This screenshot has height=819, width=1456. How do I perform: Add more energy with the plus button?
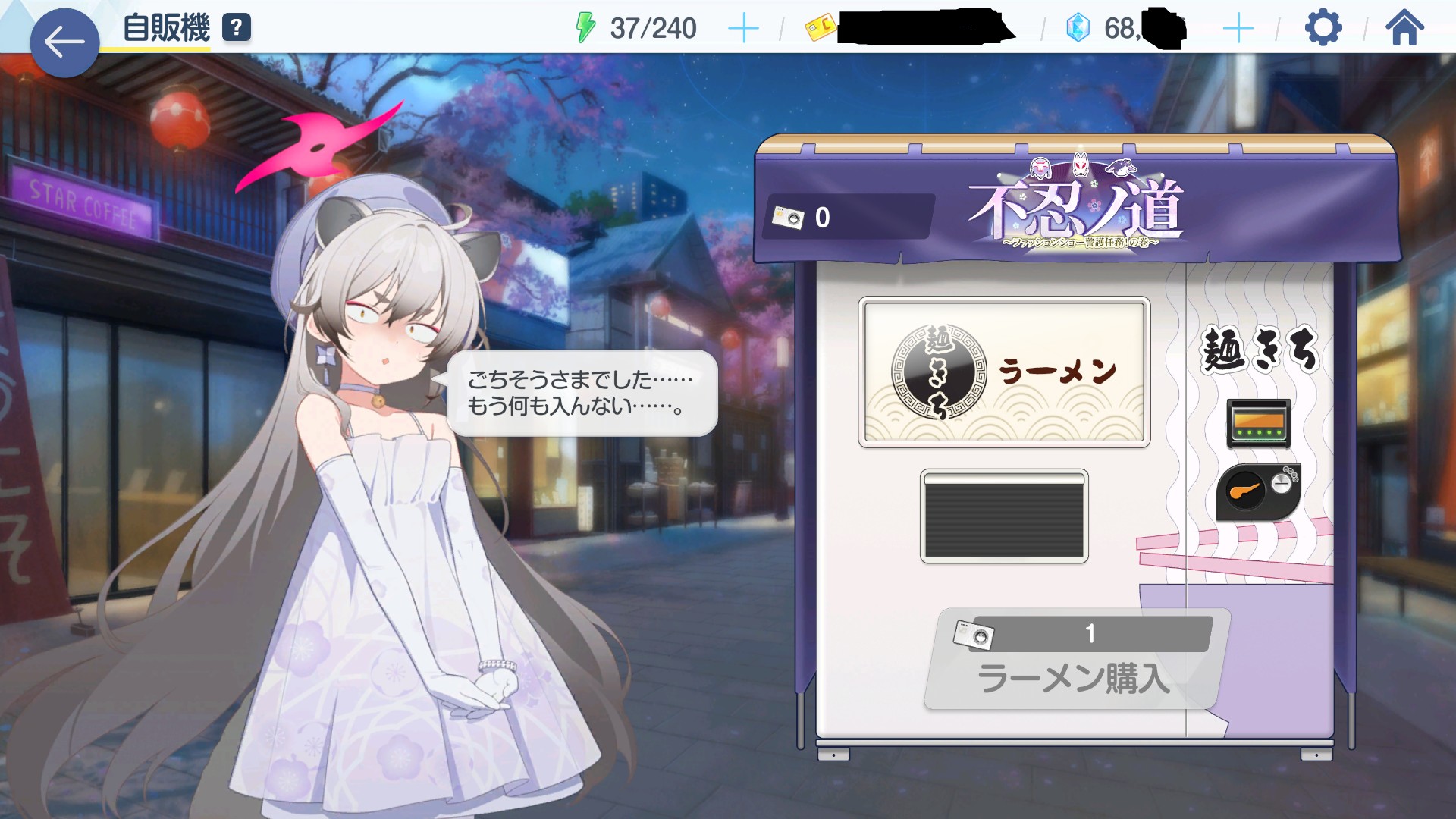[x=742, y=29]
